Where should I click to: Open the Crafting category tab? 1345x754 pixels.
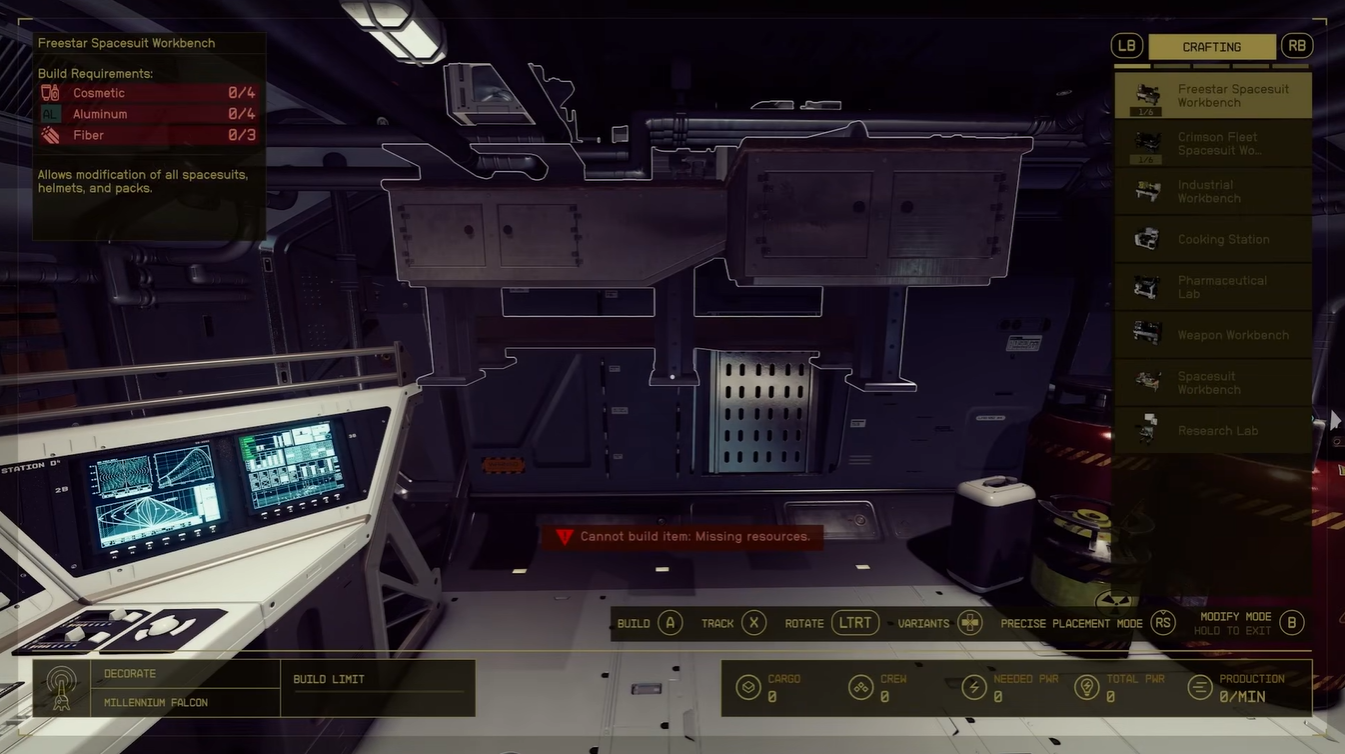pyautogui.click(x=1211, y=47)
